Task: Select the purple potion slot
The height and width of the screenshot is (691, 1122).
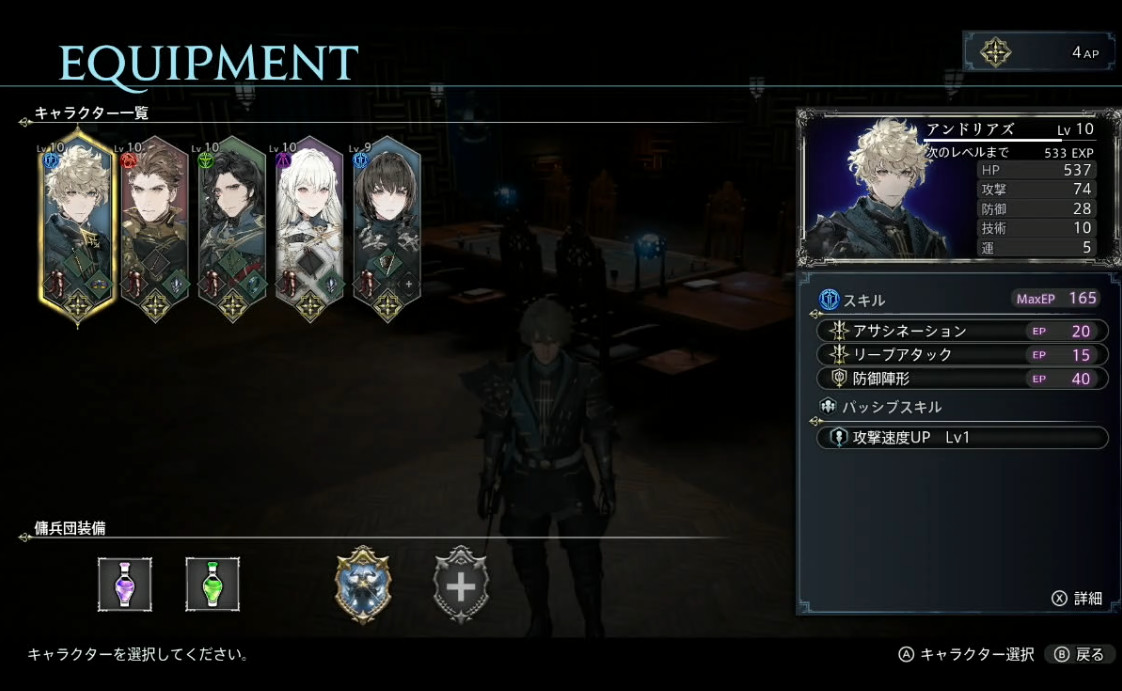Action: click(x=125, y=585)
